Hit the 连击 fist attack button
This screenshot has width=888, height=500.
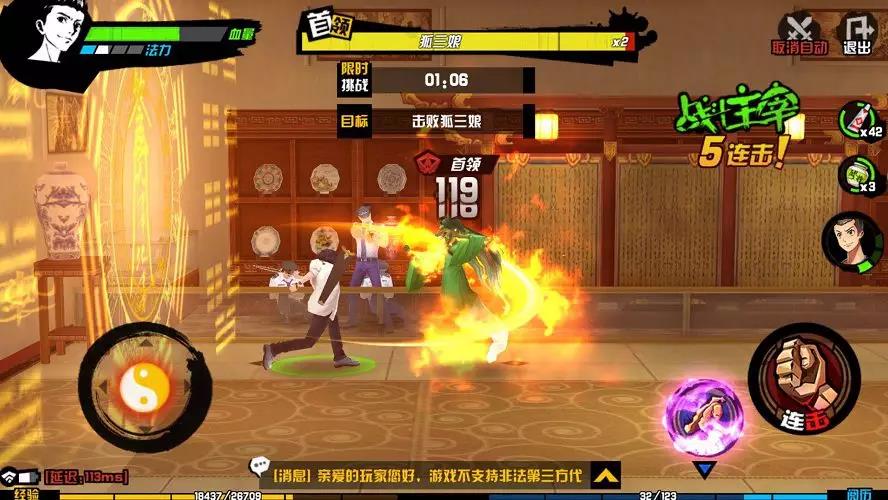803,378
